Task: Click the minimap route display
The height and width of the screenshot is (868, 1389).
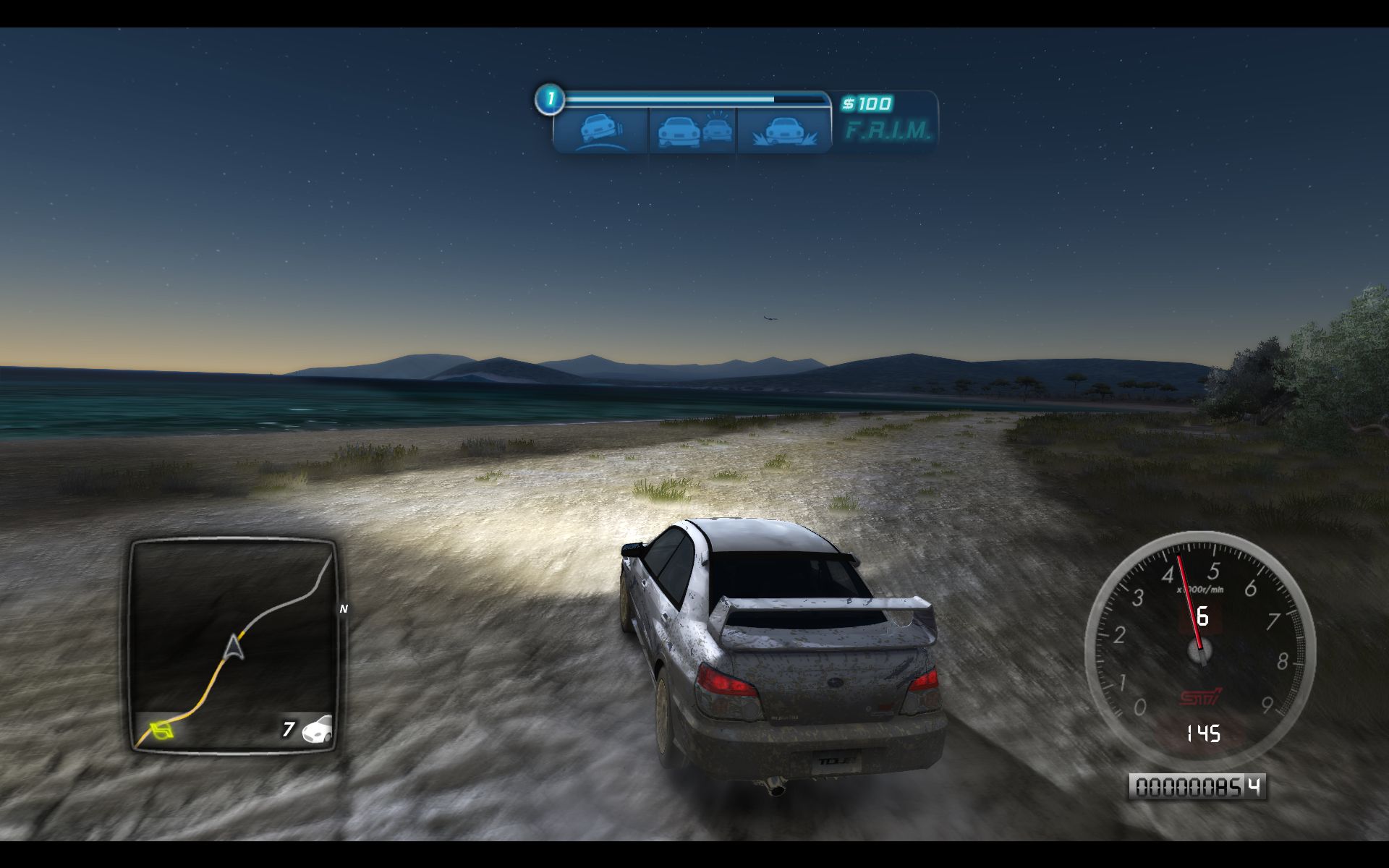Action: pyautogui.click(x=233, y=644)
